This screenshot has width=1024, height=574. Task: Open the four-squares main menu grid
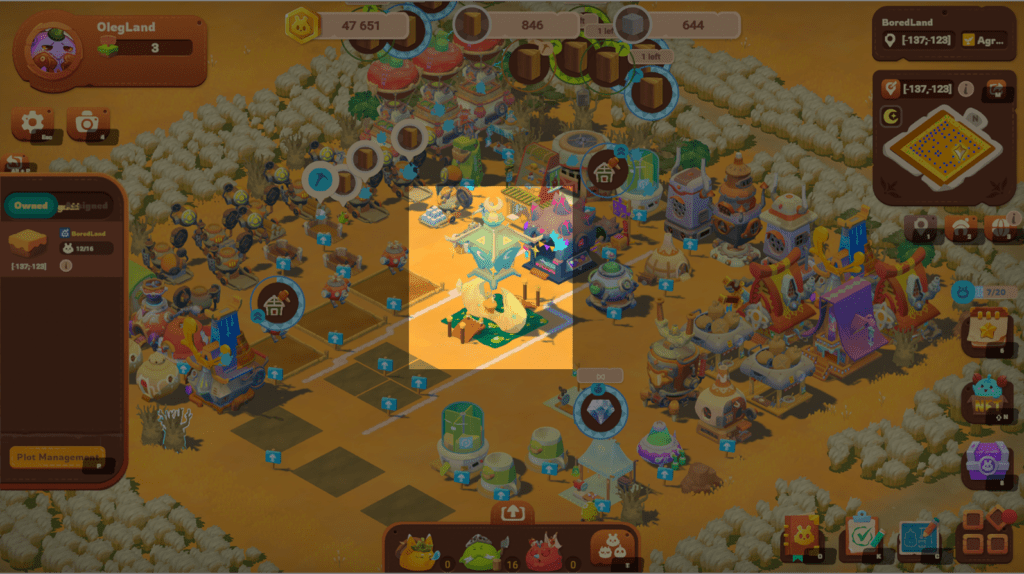click(x=983, y=537)
